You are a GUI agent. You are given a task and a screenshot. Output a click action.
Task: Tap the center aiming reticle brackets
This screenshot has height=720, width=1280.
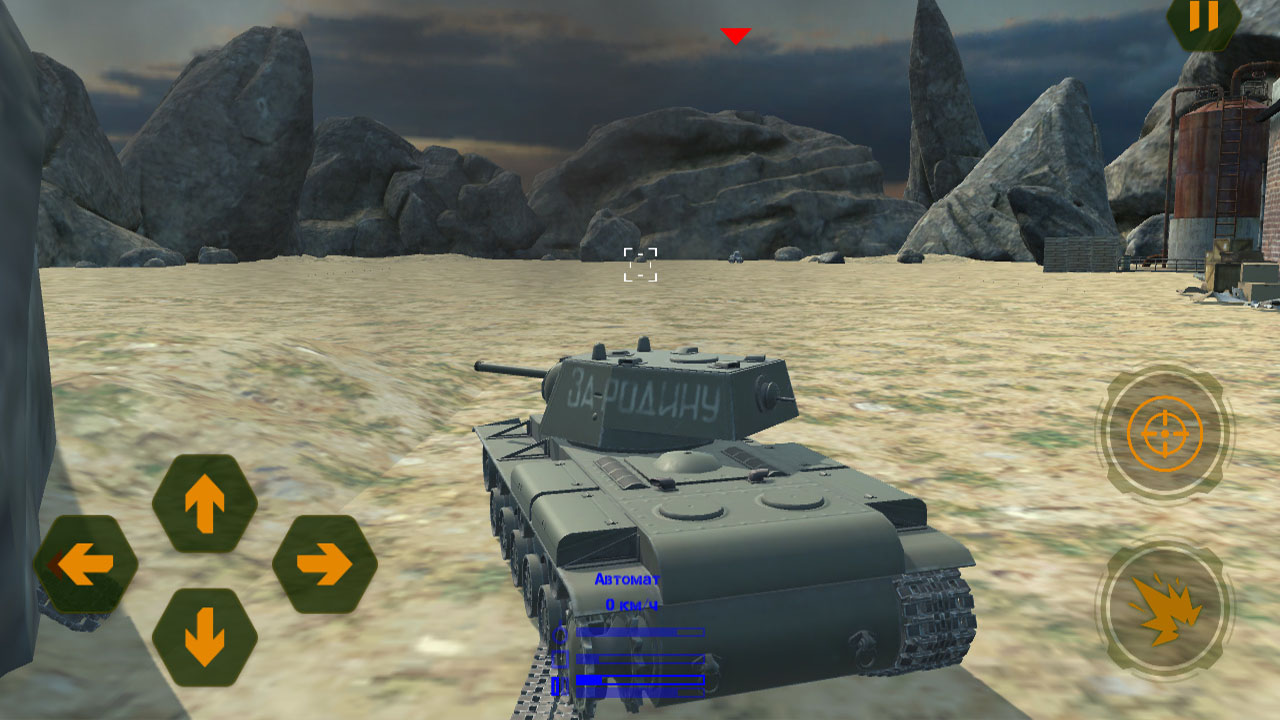point(640,263)
